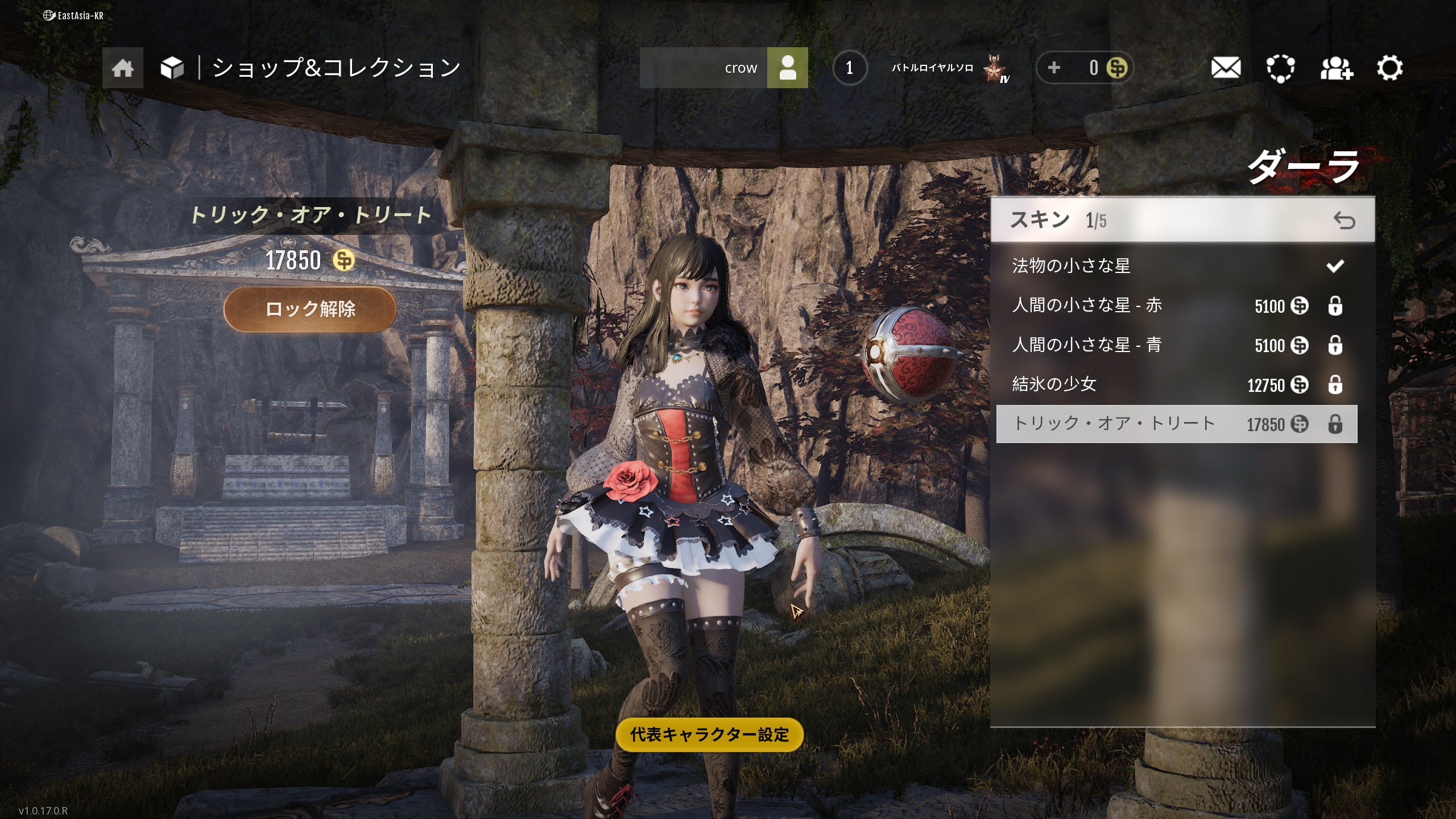Screen dimensions: 1456x819
Task: Click the lock icon beside 結氷の少女
Action: [1336, 384]
